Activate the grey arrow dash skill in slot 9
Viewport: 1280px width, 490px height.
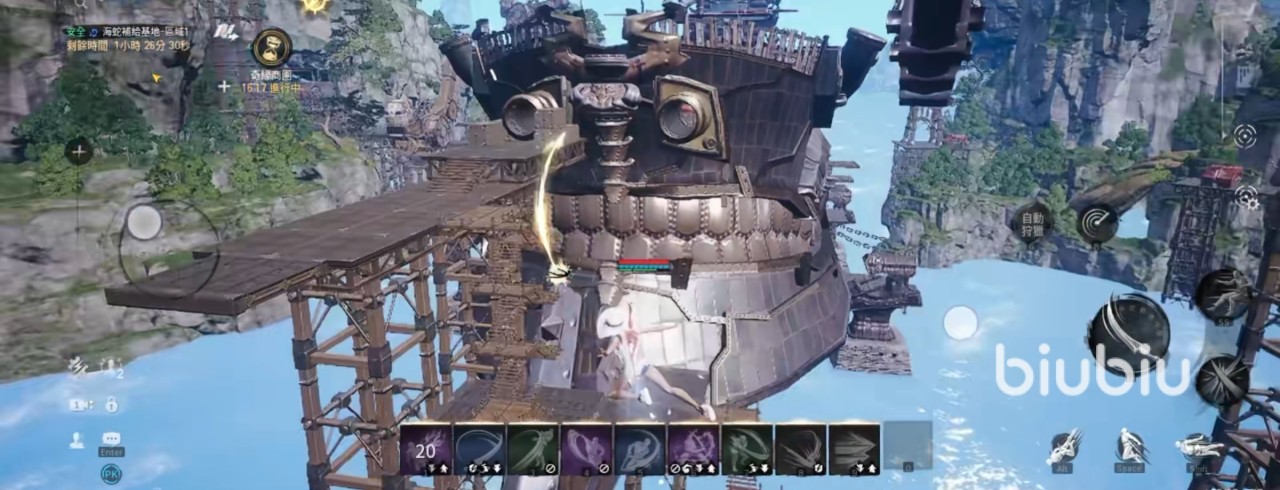pyautogui.click(x=854, y=448)
